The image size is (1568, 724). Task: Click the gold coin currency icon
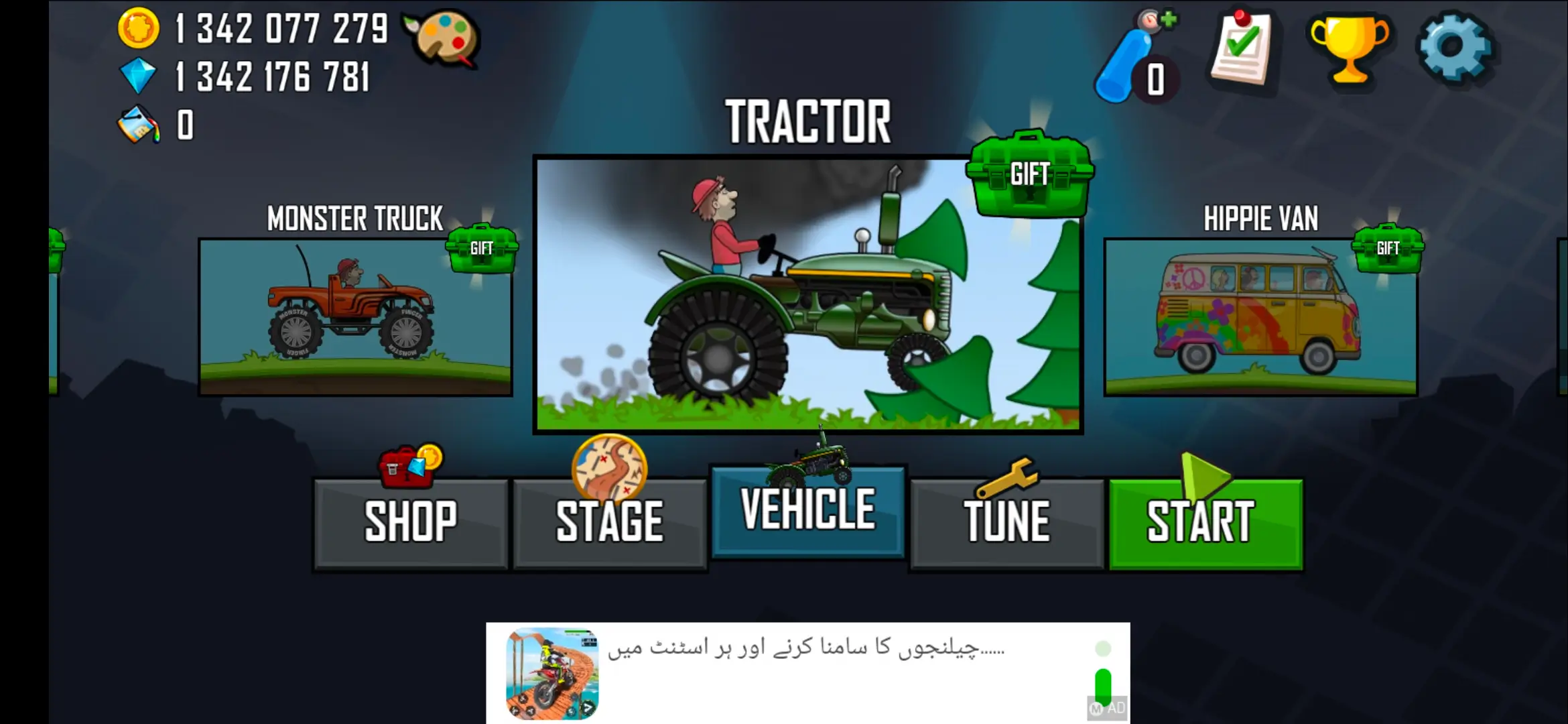point(139,28)
